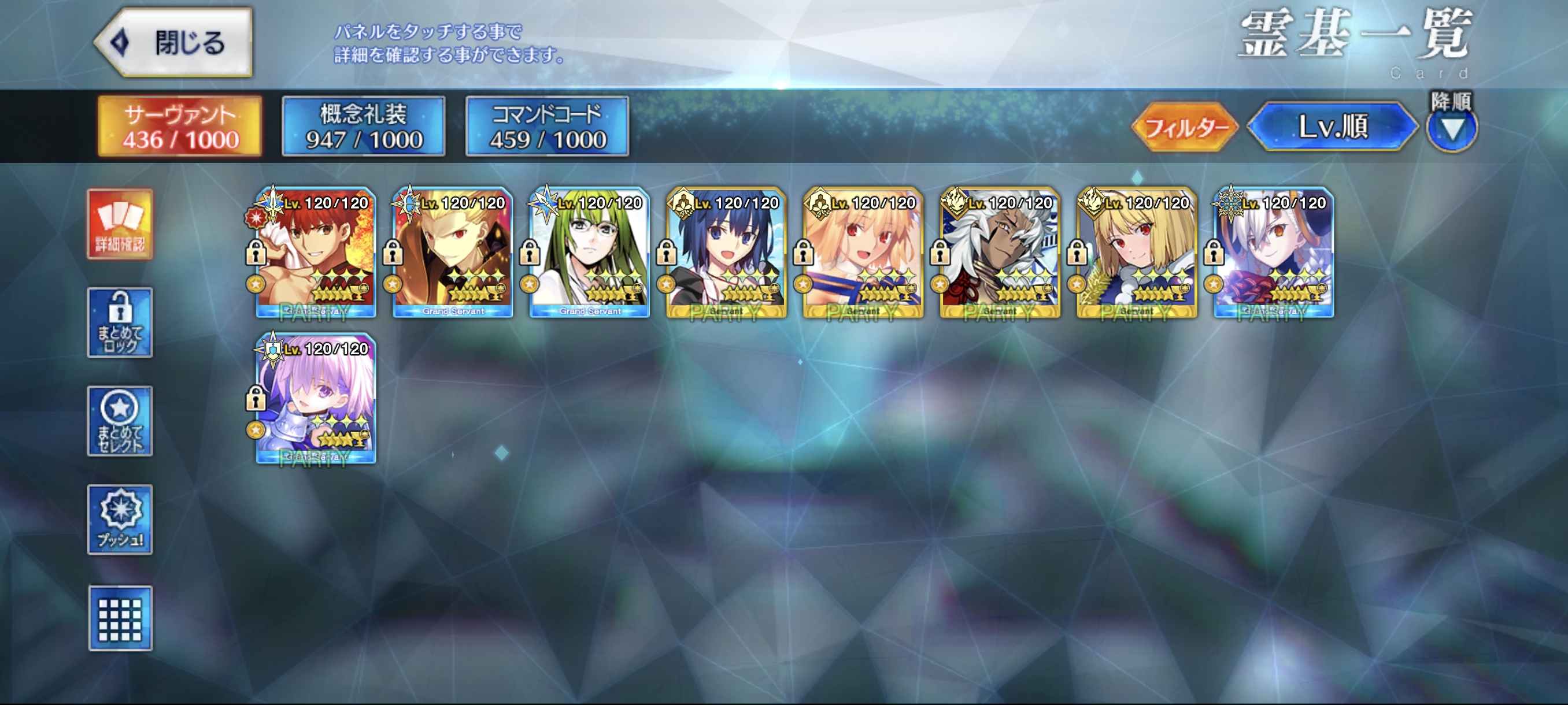Image resolution: width=1568 pixels, height=705 pixels.
Task: Pick the white-haired dark-skinned servant card
Action: [x=1000, y=253]
